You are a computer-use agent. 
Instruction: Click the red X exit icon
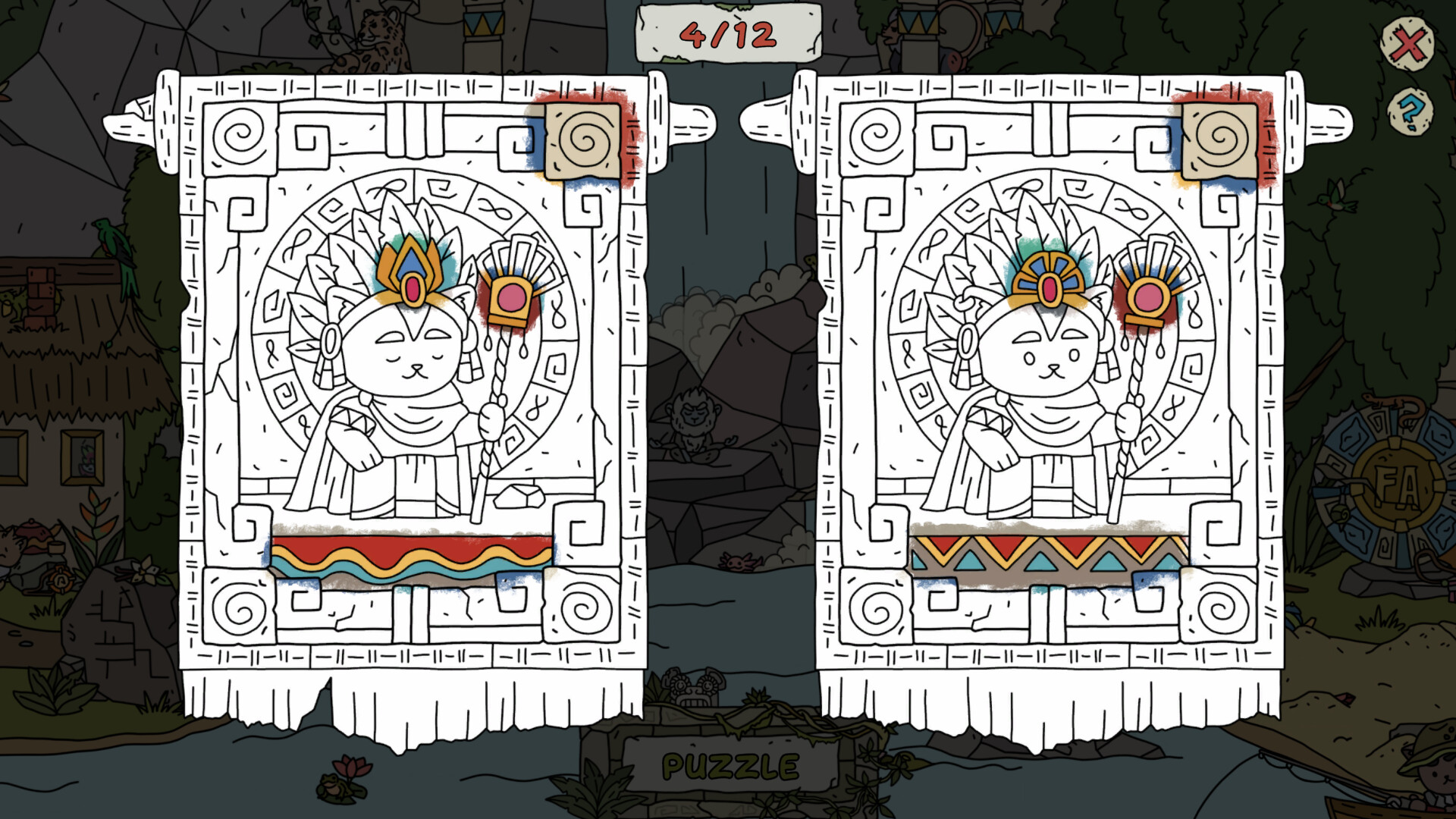point(1410,43)
